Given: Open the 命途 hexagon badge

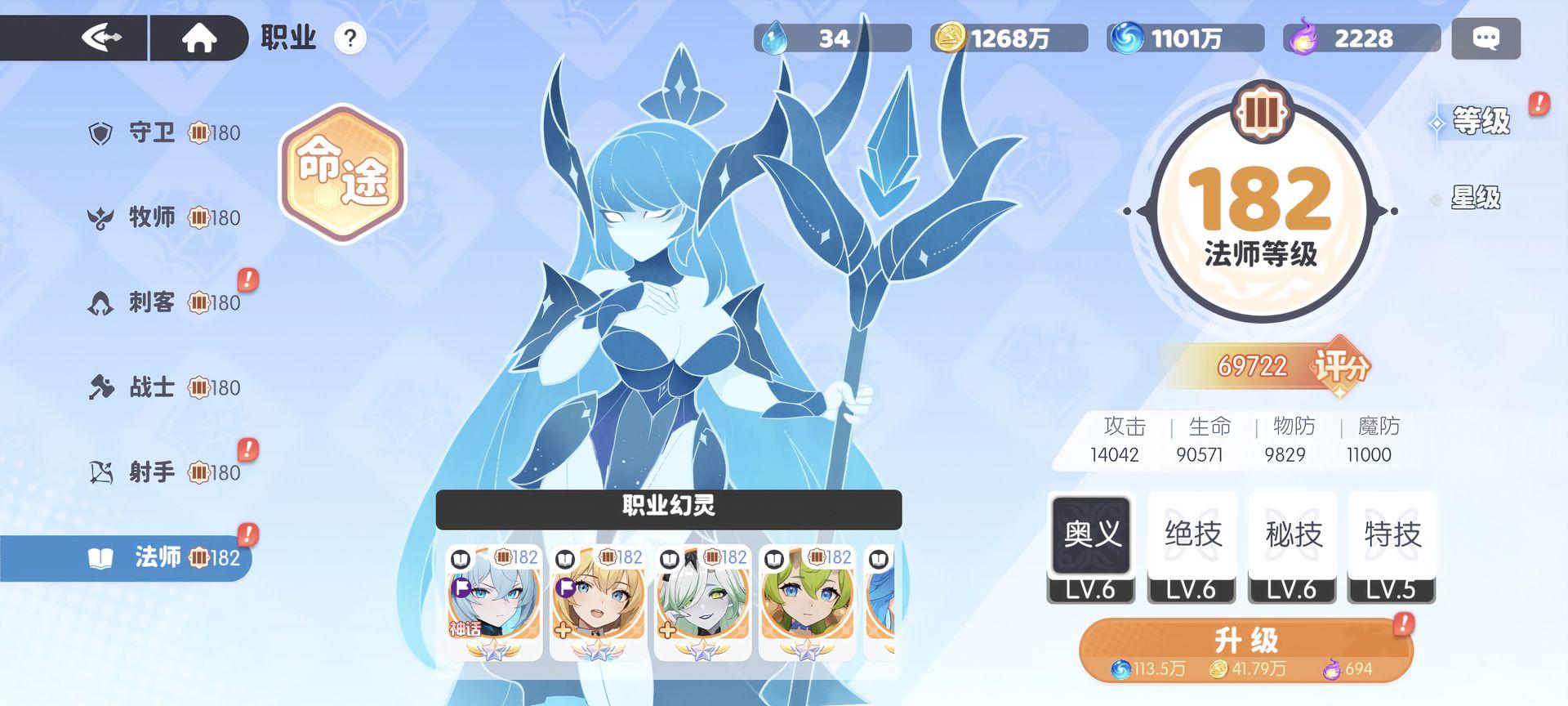Looking at the screenshot, I should pyautogui.click(x=341, y=176).
